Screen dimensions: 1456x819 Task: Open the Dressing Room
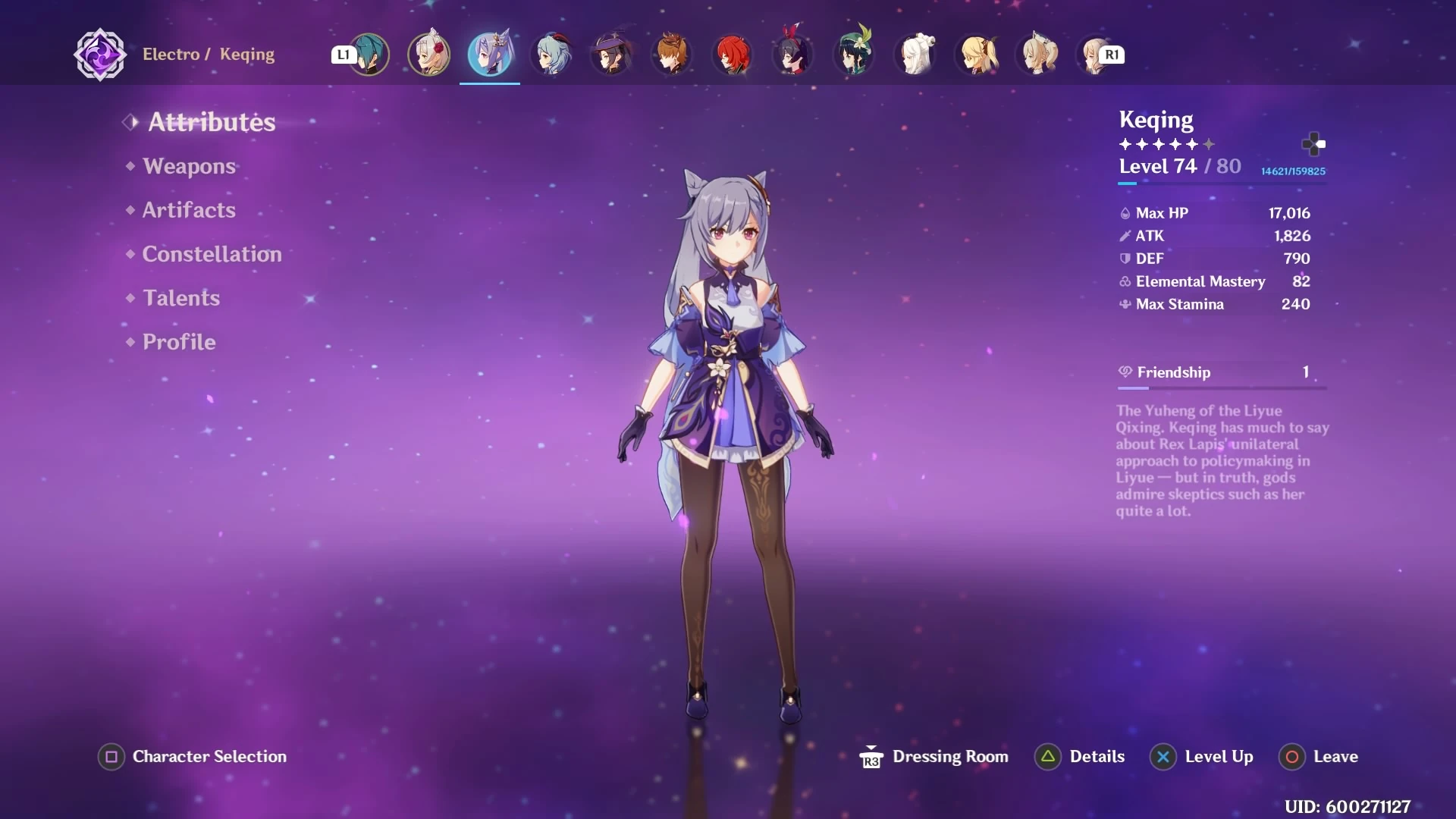950,756
